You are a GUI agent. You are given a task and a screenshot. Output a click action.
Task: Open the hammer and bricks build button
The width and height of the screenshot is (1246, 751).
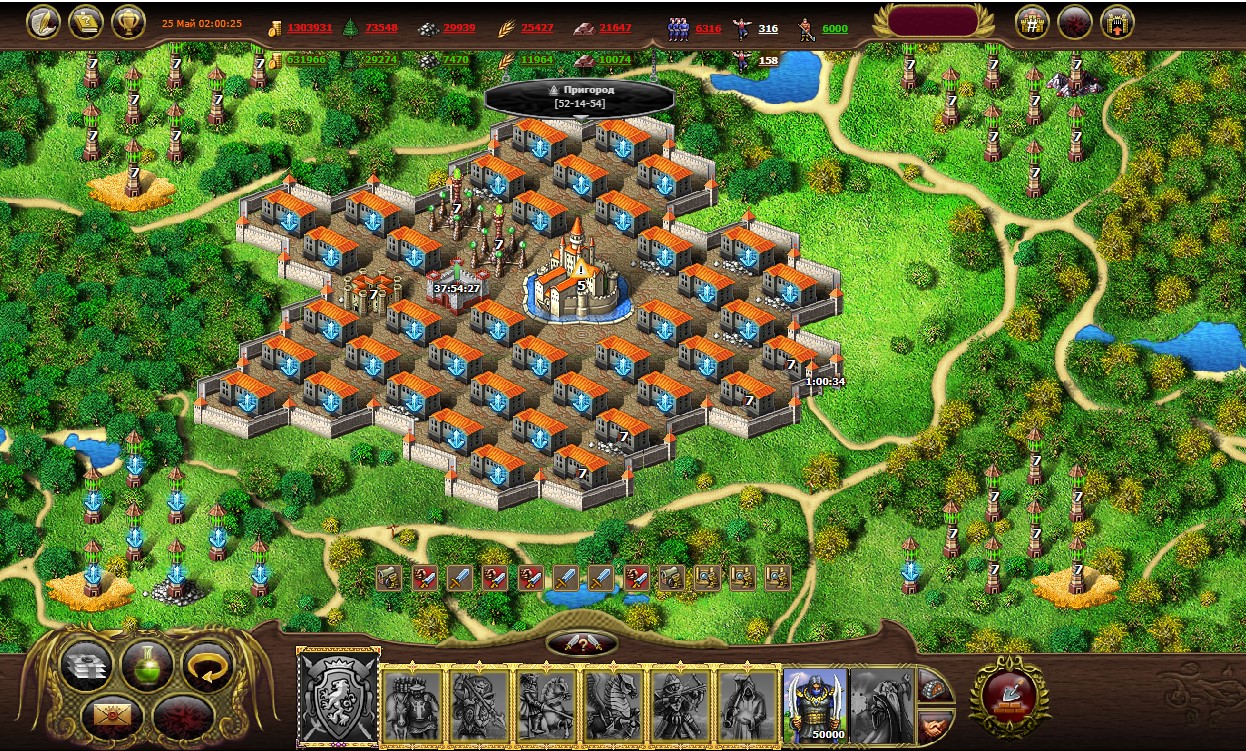[1010, 696]
